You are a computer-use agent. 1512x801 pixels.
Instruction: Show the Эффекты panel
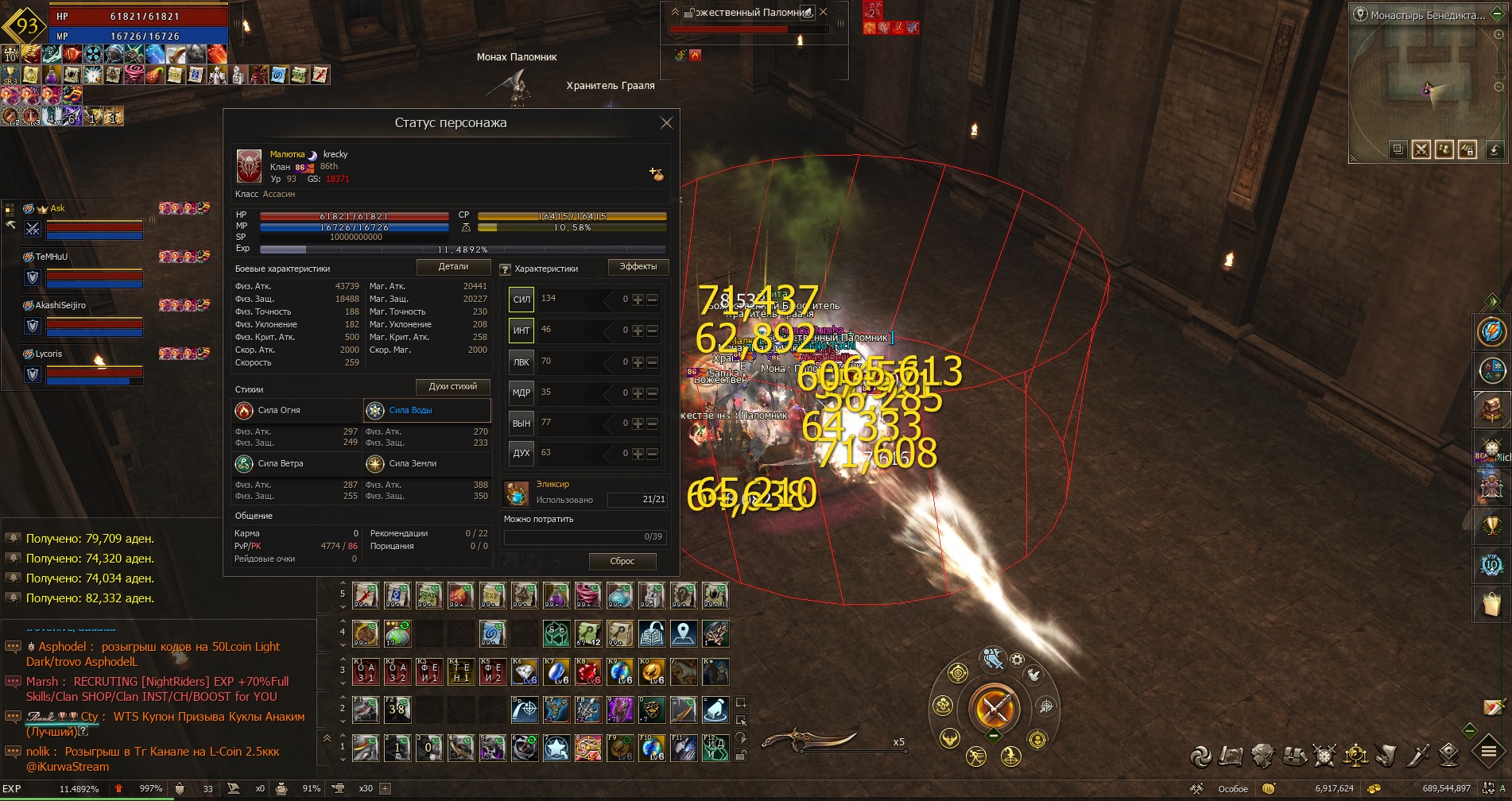click(638, 267)
